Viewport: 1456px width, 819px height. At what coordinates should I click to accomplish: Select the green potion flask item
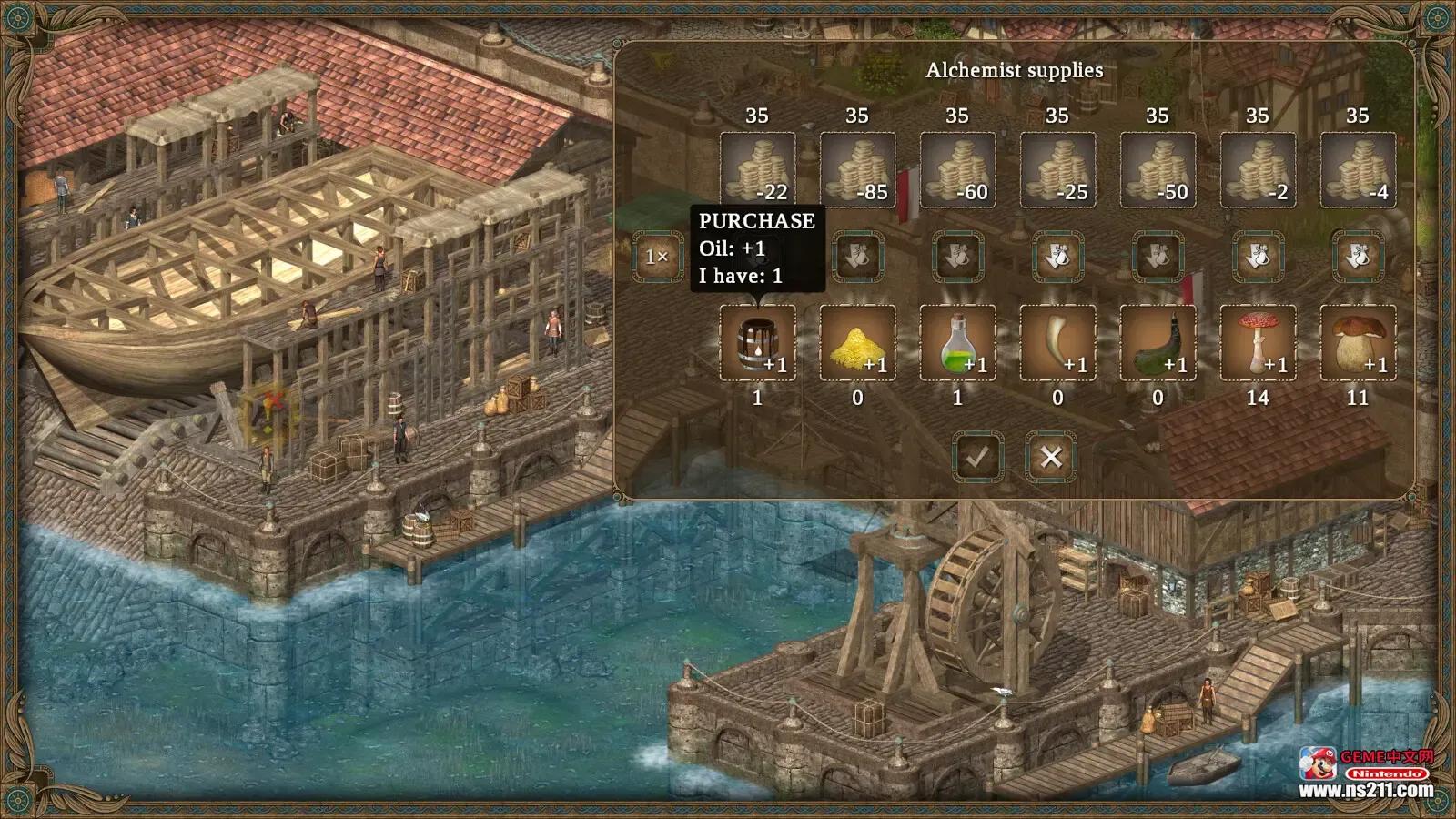[957, 342]
